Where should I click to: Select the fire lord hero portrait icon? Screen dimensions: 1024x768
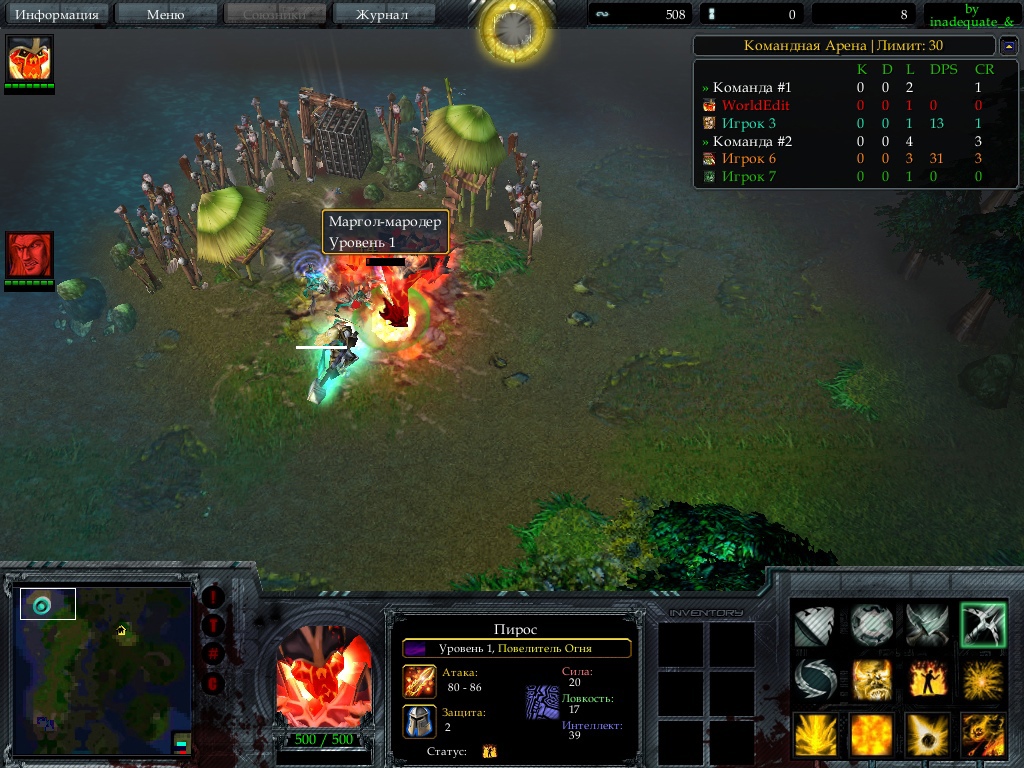tap(30, 59)
